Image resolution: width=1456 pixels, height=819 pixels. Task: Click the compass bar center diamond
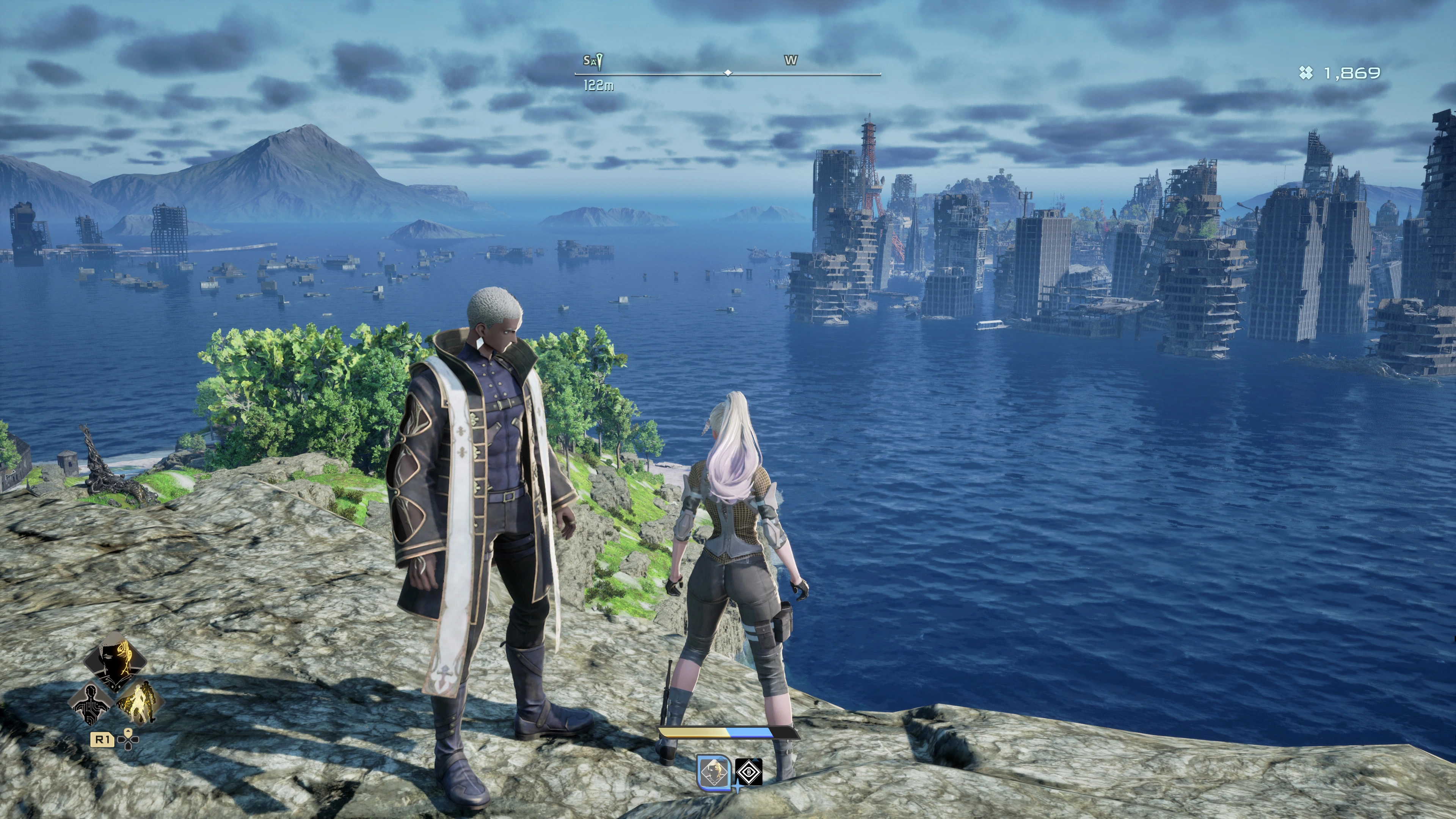click(x=728, y=73)
